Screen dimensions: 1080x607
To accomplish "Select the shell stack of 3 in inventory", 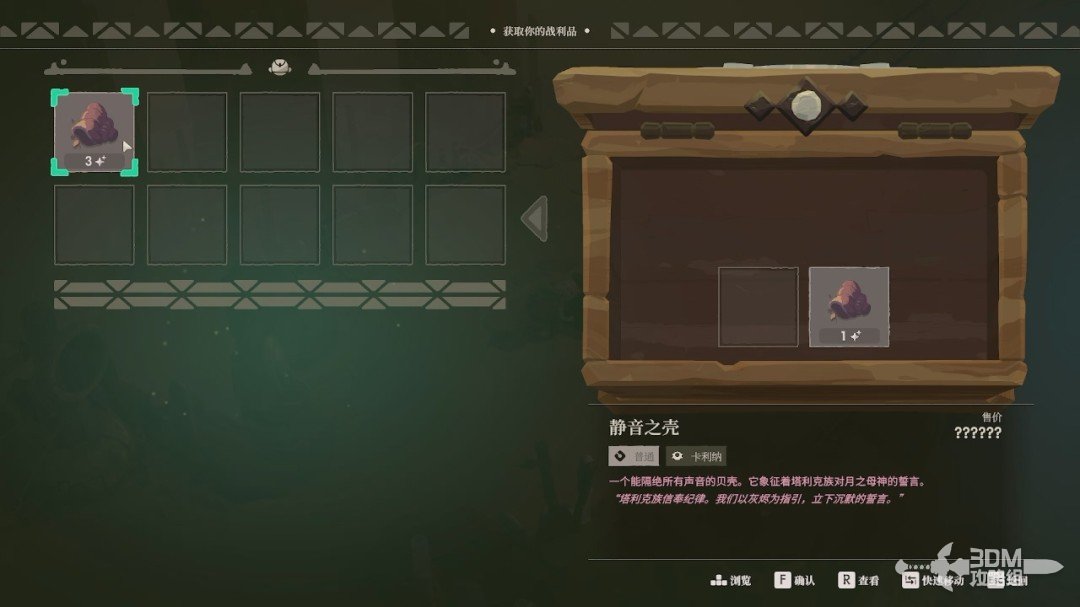I will click(x=94, y=132).
